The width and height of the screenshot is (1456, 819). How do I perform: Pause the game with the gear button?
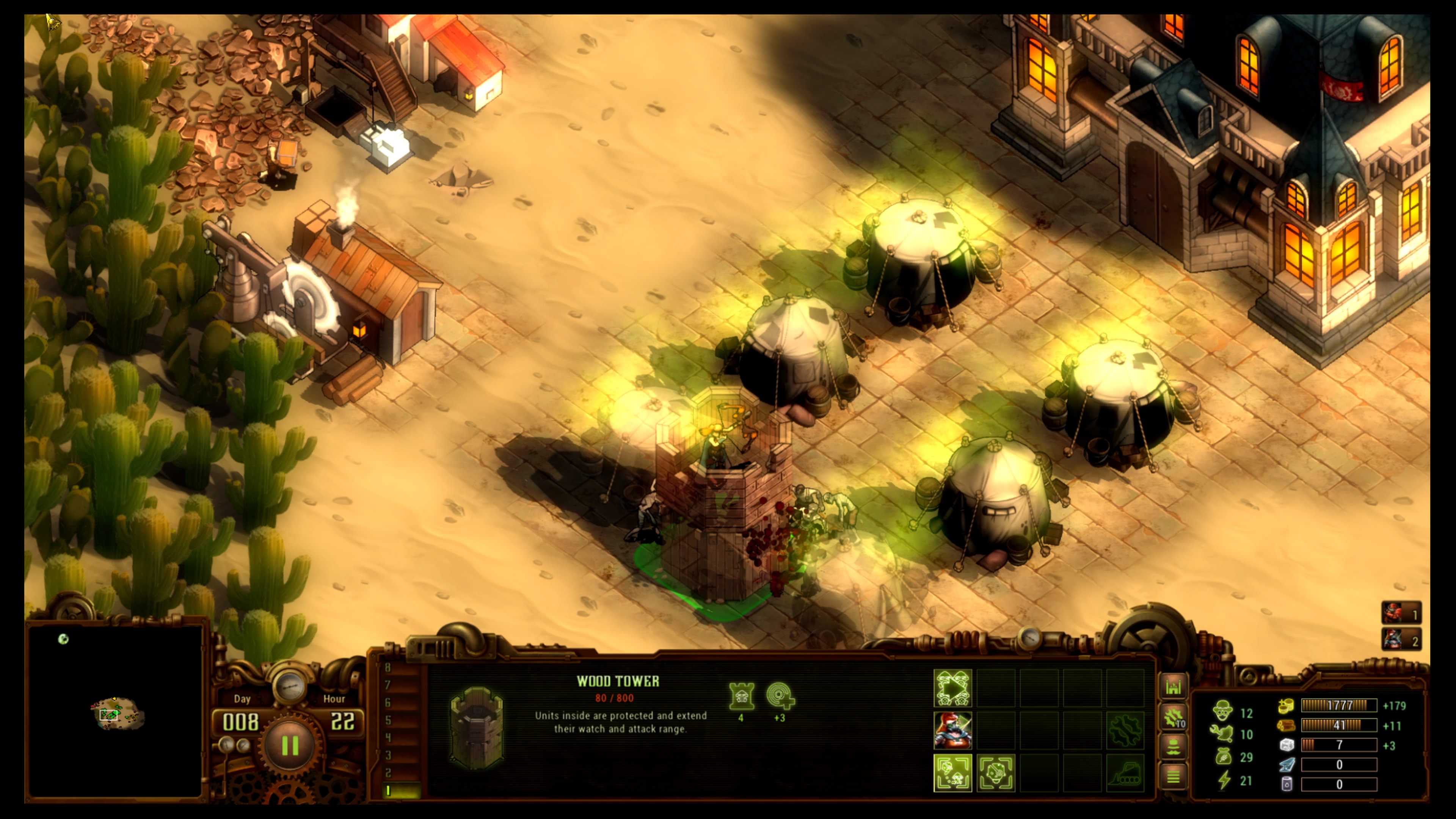coord(290,745)
